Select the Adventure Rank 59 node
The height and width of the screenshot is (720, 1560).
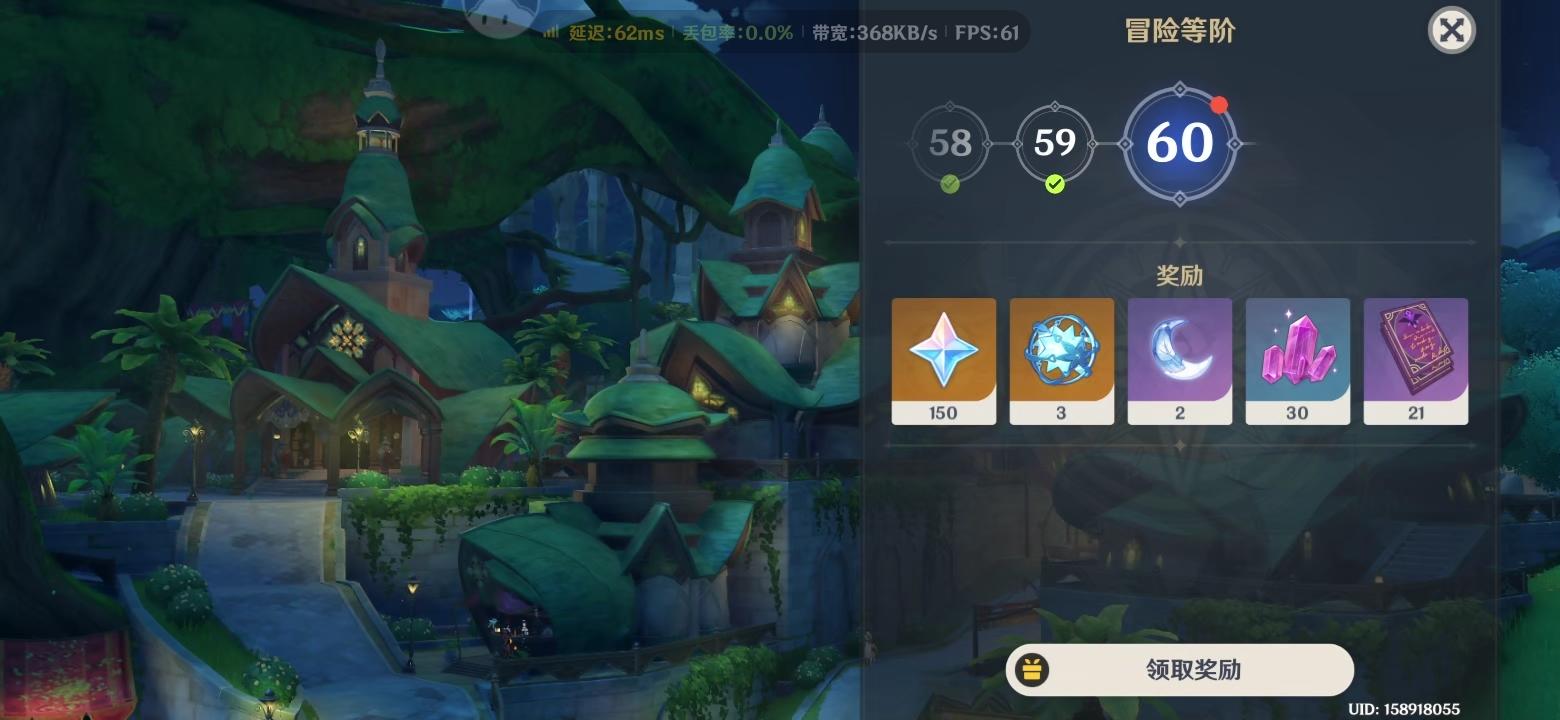(1053, 143)
